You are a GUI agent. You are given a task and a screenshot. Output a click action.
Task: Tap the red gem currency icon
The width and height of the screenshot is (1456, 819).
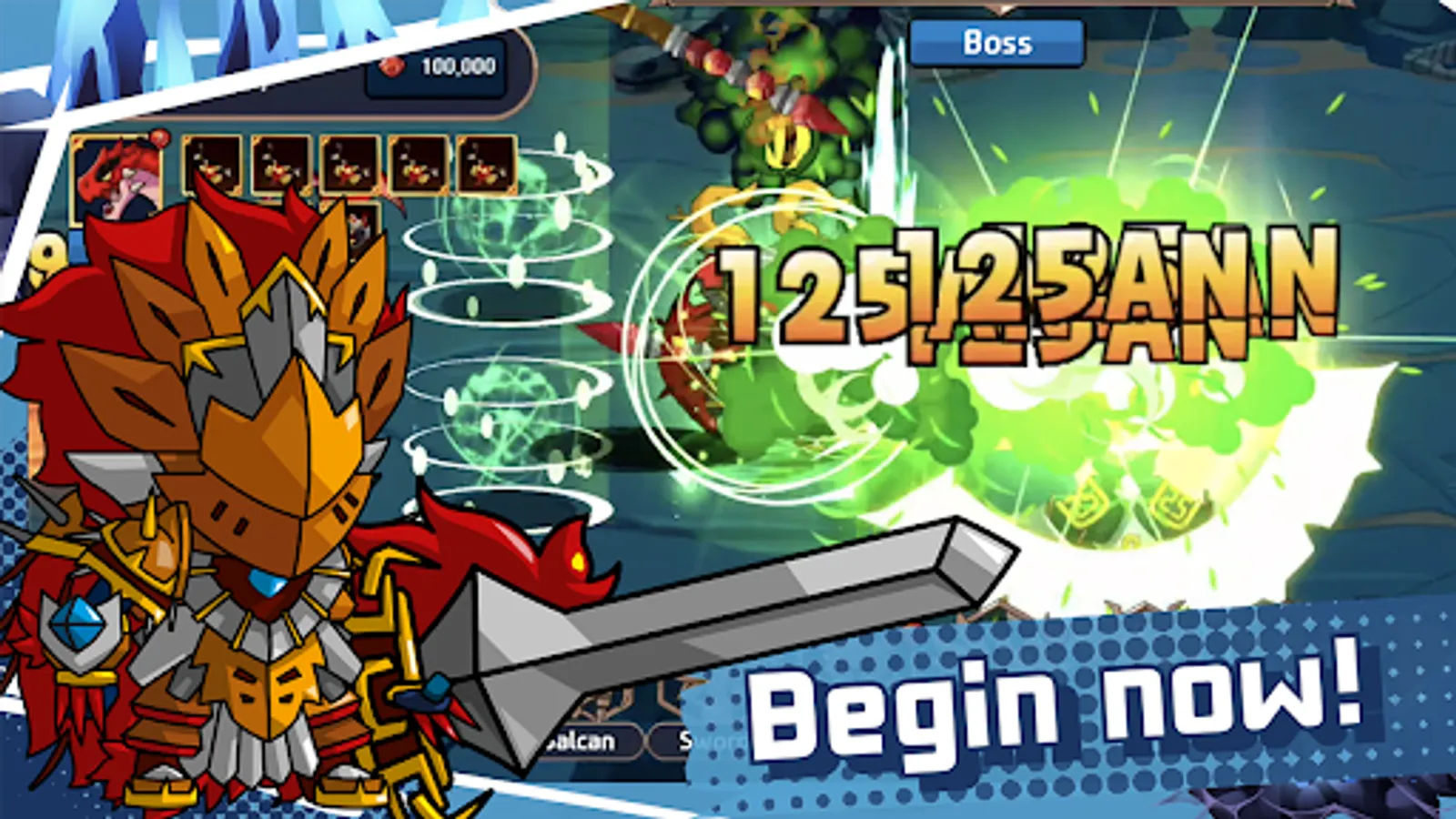[395, 65]
